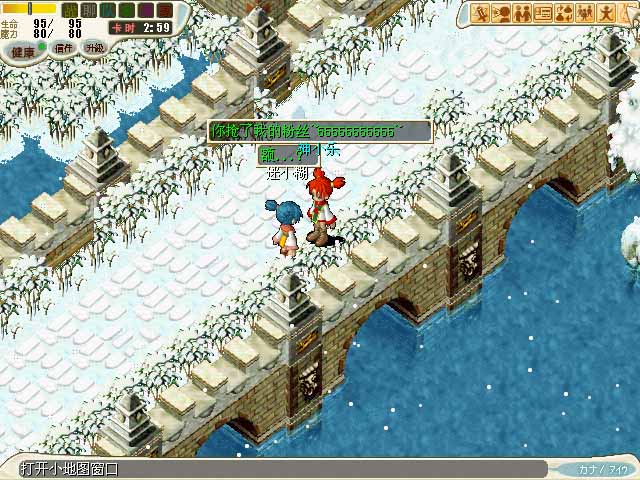Click the two-people party icon
640x480 pixels.
coord(522,13)
